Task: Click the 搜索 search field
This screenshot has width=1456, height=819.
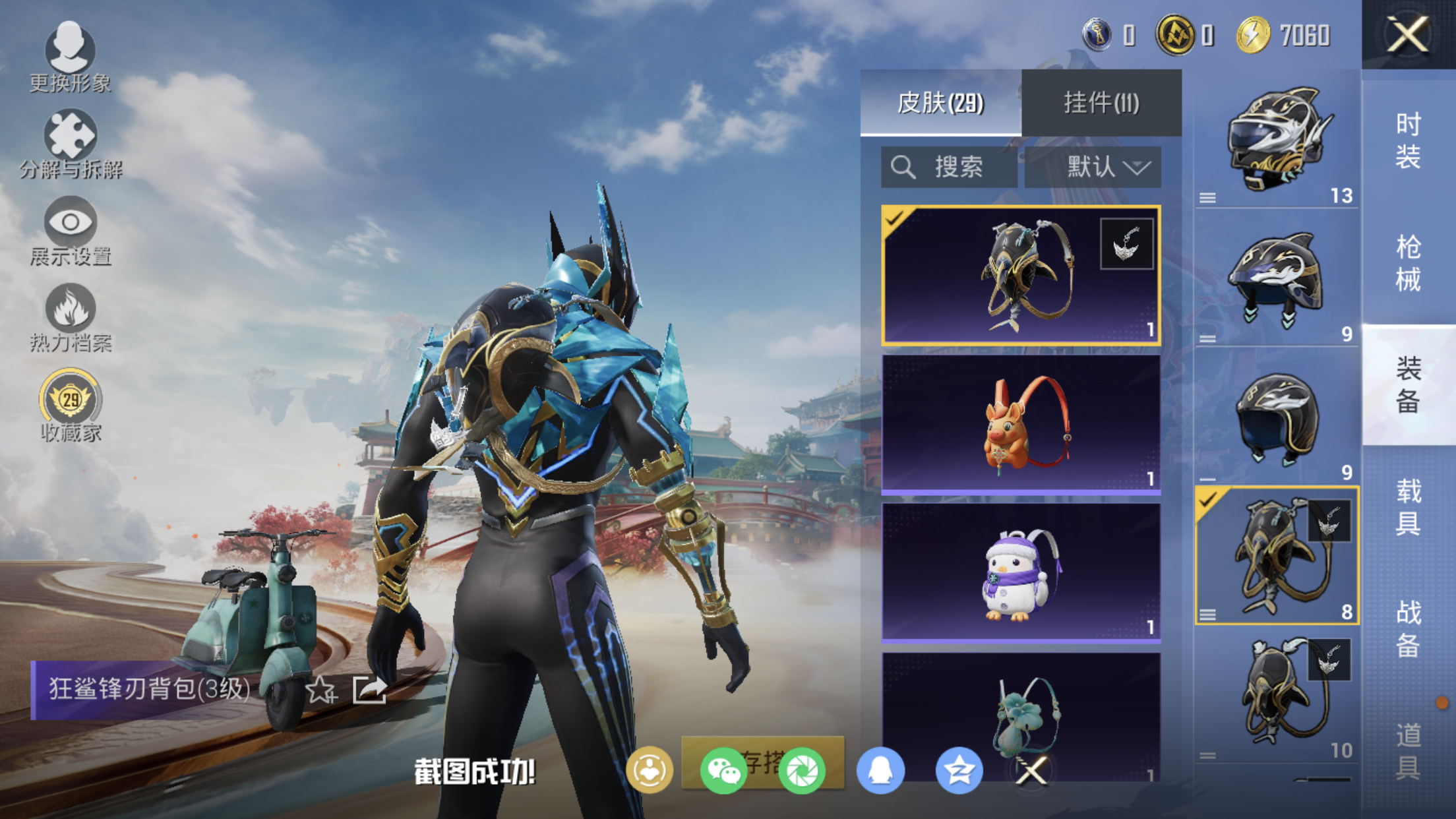Action: pyautogui.click(x=950, y=167)
